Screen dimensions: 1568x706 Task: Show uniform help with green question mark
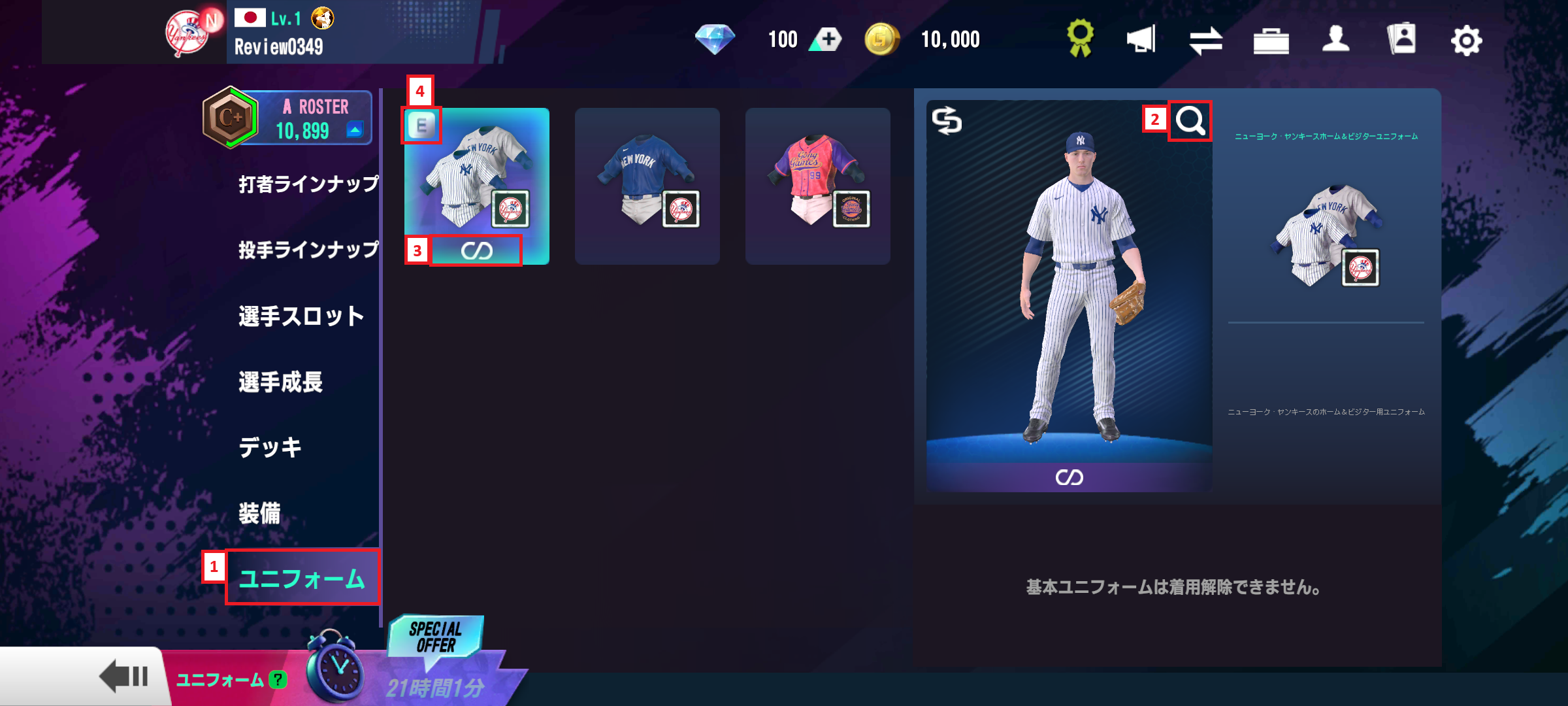pos(278,680)
